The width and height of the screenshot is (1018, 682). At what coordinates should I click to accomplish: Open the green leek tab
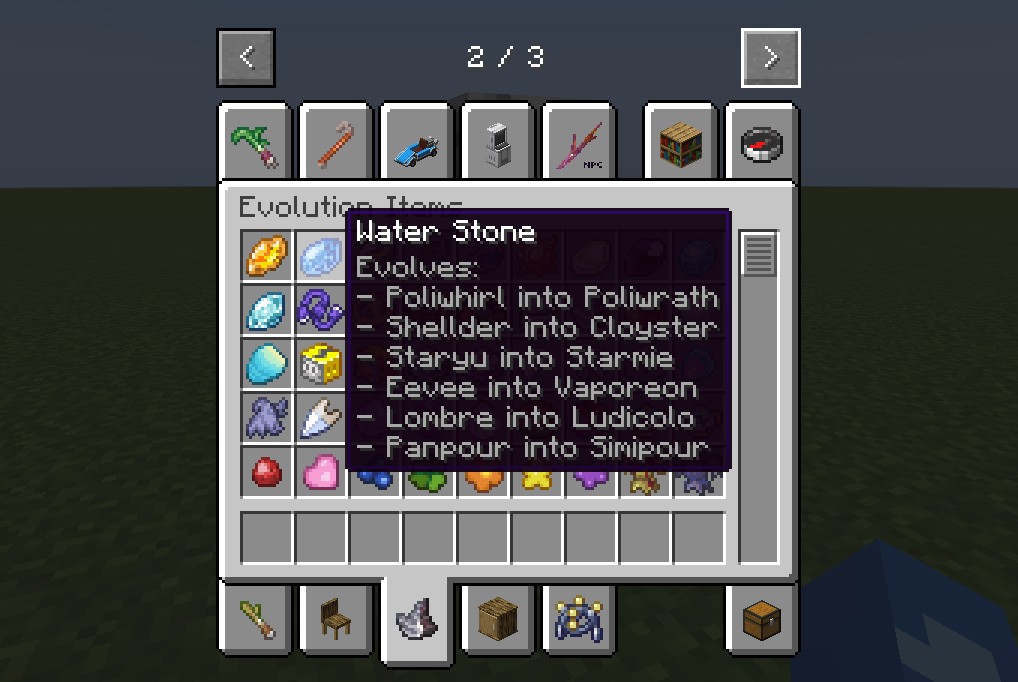coord(256,144)
